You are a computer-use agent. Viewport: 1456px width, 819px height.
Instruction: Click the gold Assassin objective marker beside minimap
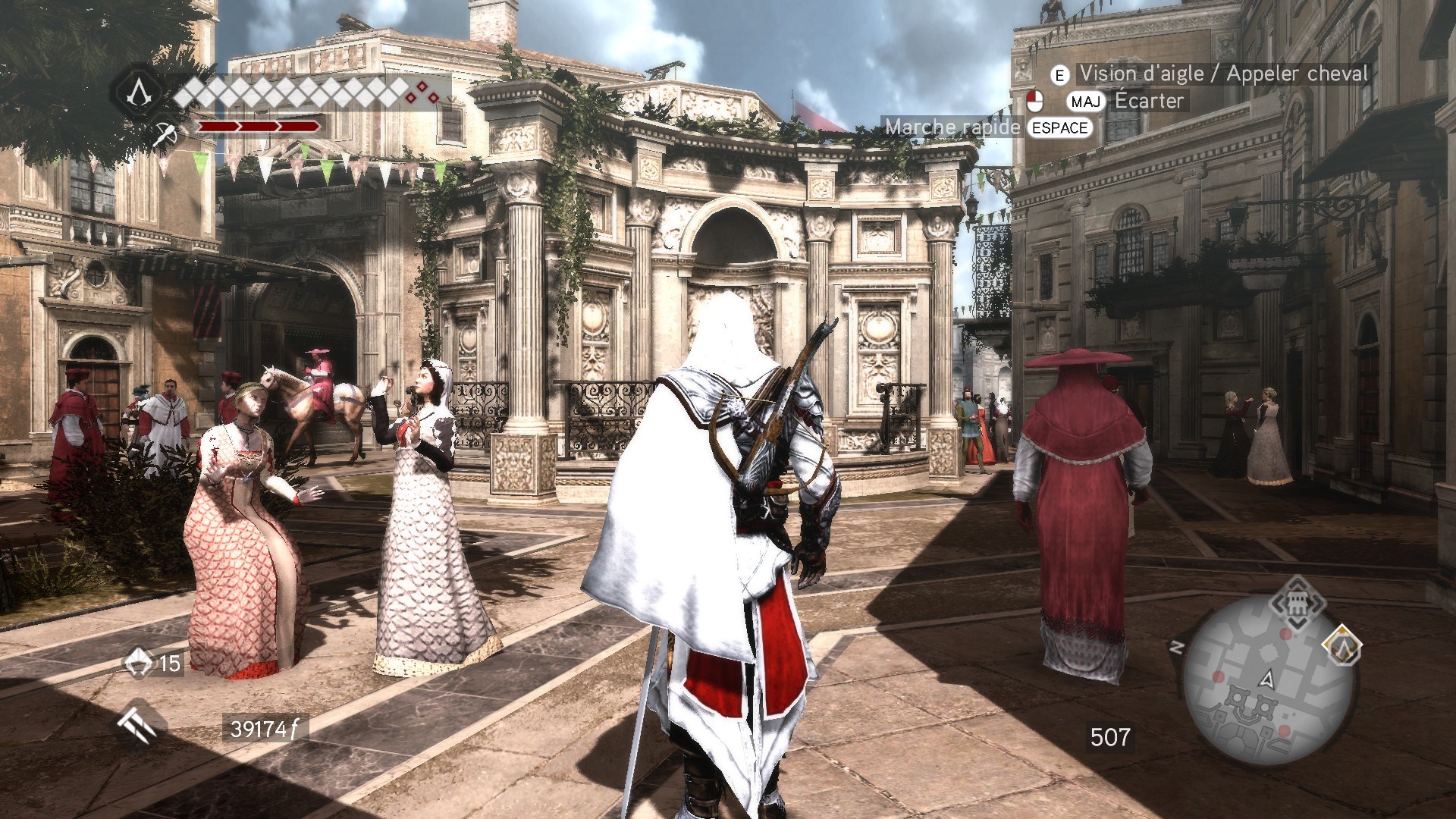1342,647
